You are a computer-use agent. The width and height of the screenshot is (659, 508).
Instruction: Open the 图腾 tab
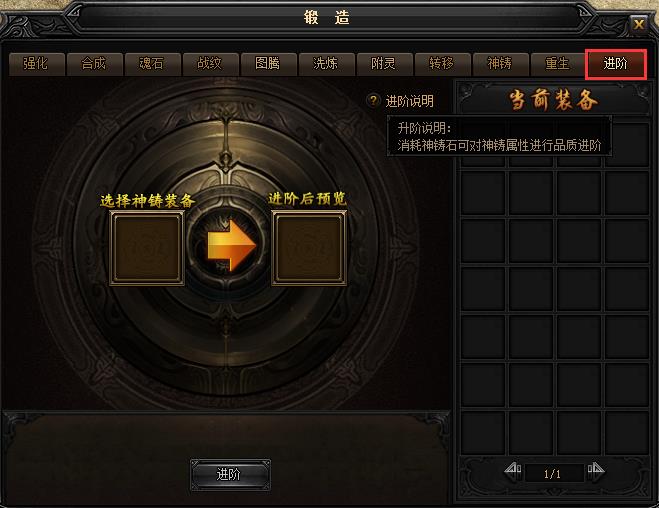[x=268, y=63]
